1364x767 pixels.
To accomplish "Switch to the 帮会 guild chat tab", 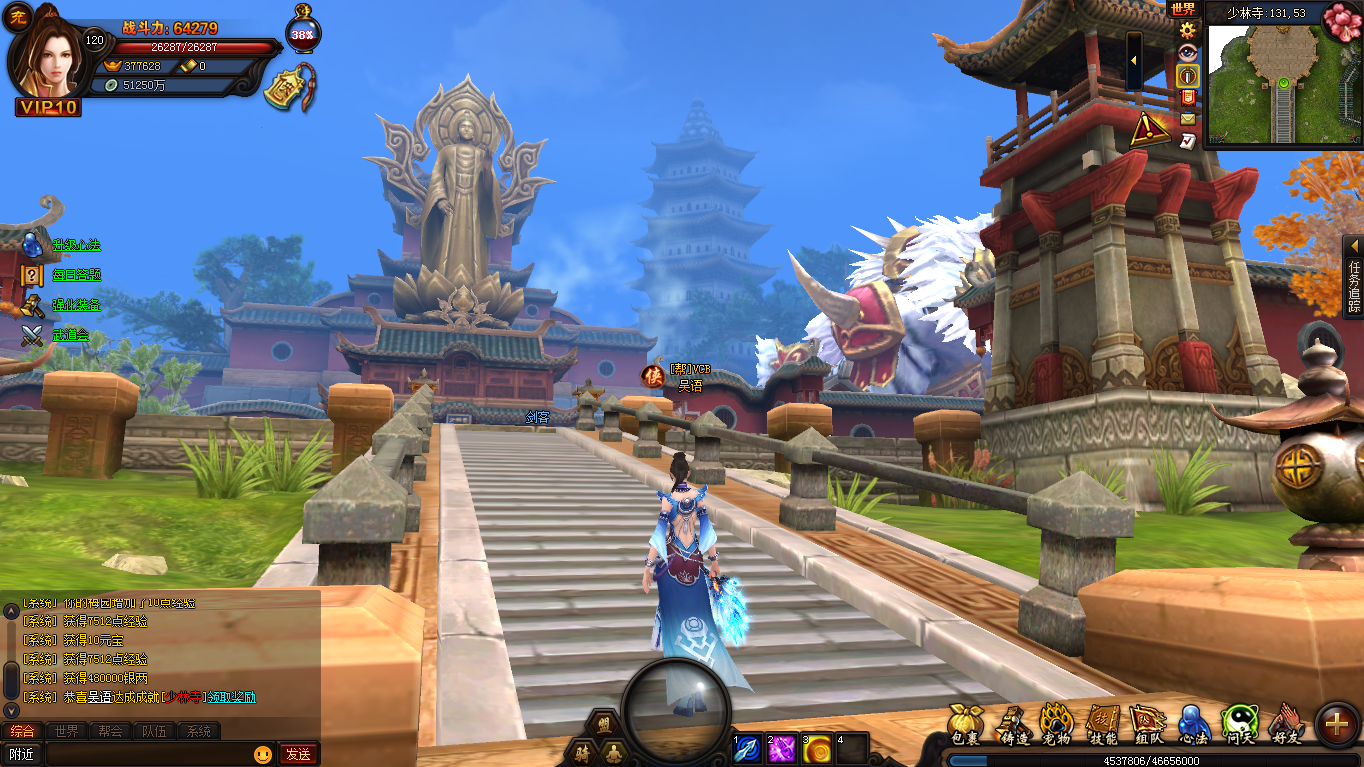I will pyautogui.click(x=110, y=731).
